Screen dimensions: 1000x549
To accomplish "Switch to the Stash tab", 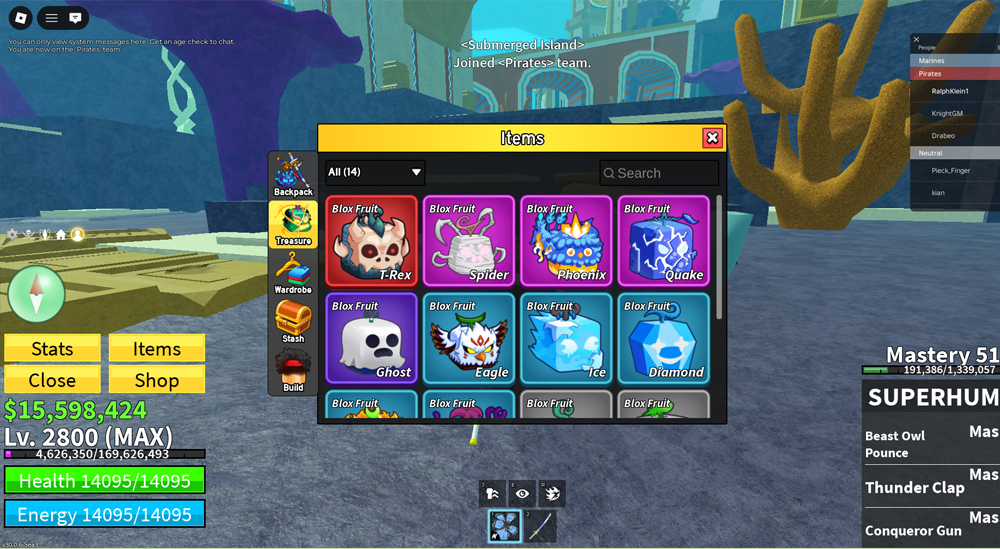I will [293, 322].
